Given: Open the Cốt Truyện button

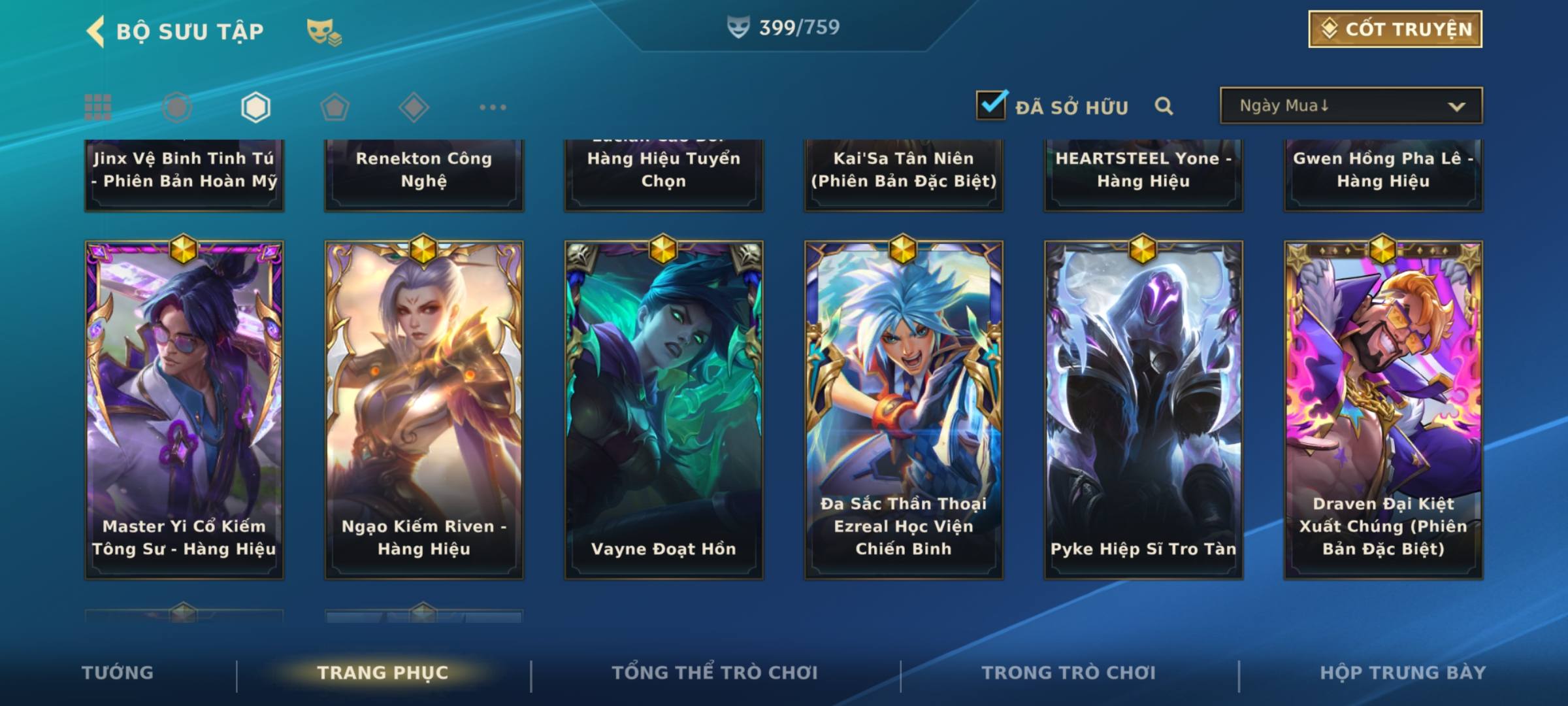Looking at the screenshot, I should pyautogui.click(x=1395, y=29).
